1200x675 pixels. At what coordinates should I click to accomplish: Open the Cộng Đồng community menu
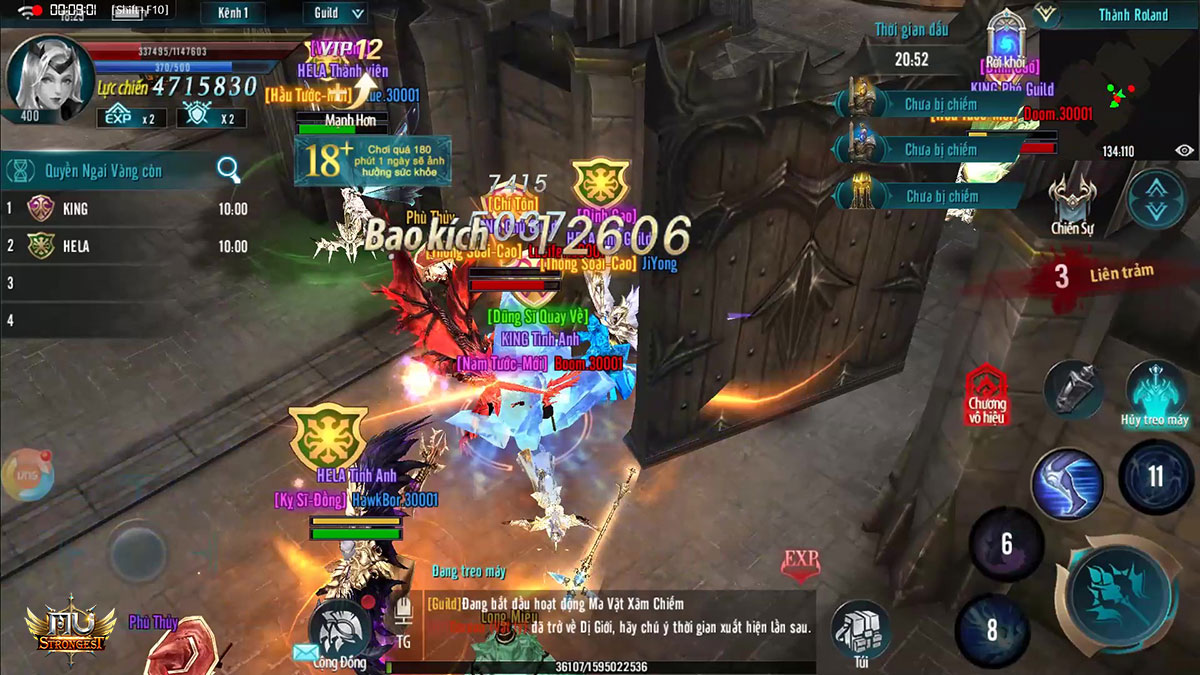tap(339, 632)
